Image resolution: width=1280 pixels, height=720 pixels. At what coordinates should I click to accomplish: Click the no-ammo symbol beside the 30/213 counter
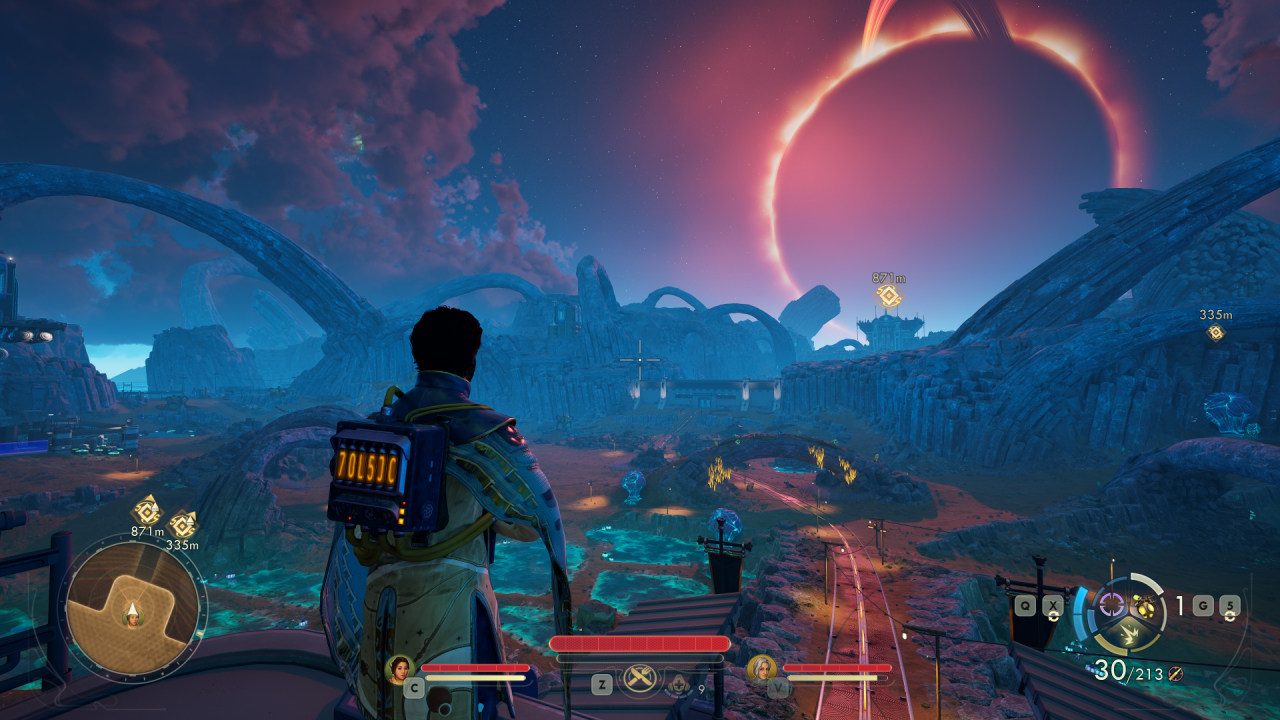1175,674
